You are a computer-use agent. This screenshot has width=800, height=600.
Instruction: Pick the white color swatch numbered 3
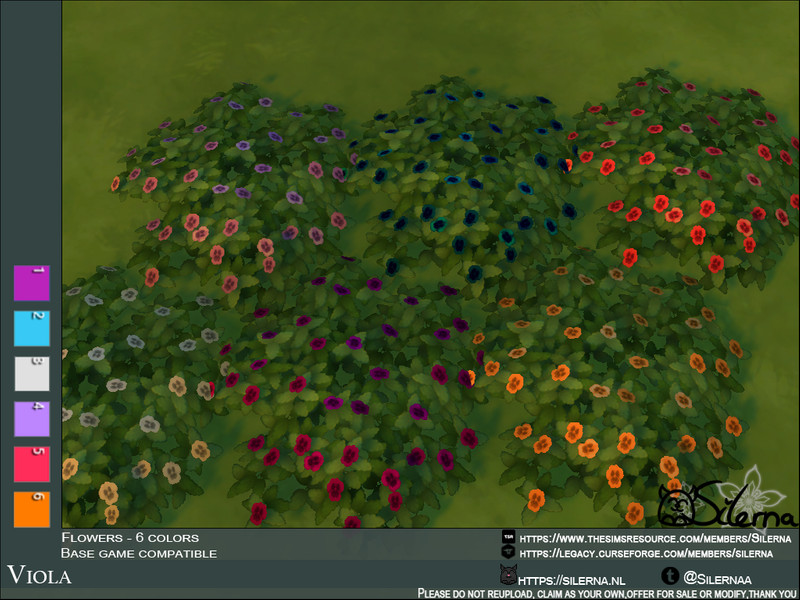[x=31, y=373]
